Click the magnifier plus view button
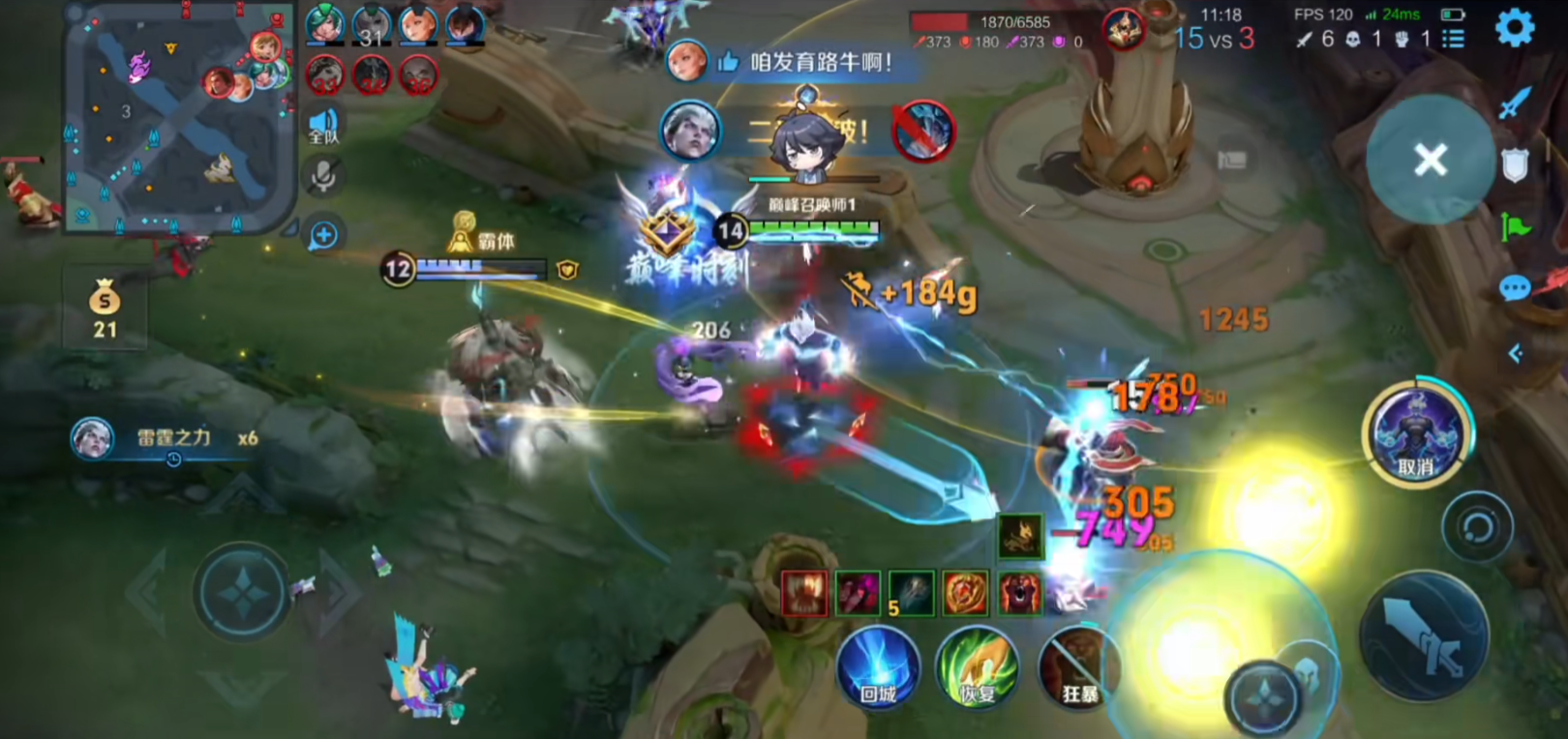Image resolution: width=1568 pixels, height=739 pixels. point(323,235)
